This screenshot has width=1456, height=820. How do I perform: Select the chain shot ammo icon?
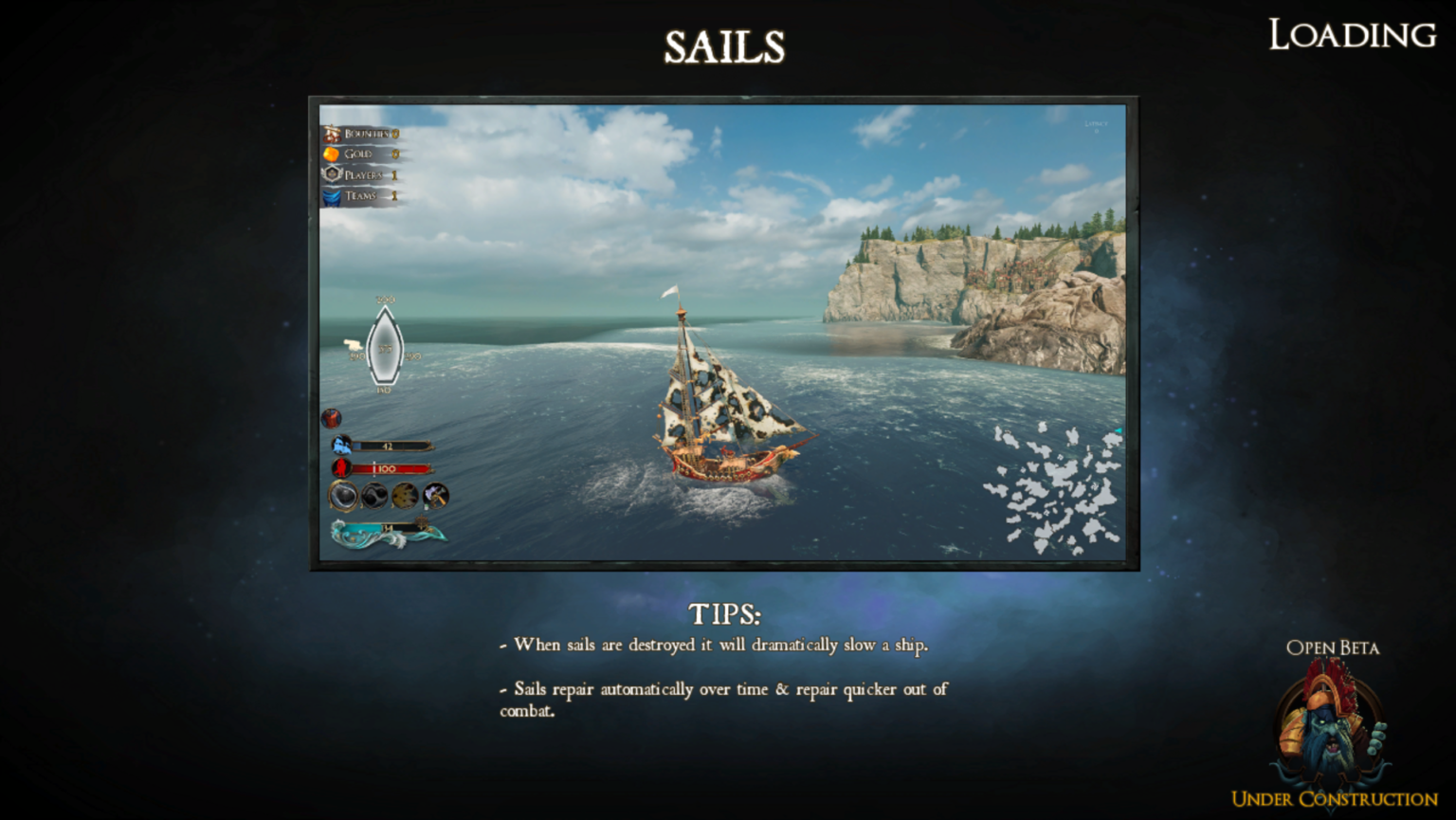coord(375,496)
